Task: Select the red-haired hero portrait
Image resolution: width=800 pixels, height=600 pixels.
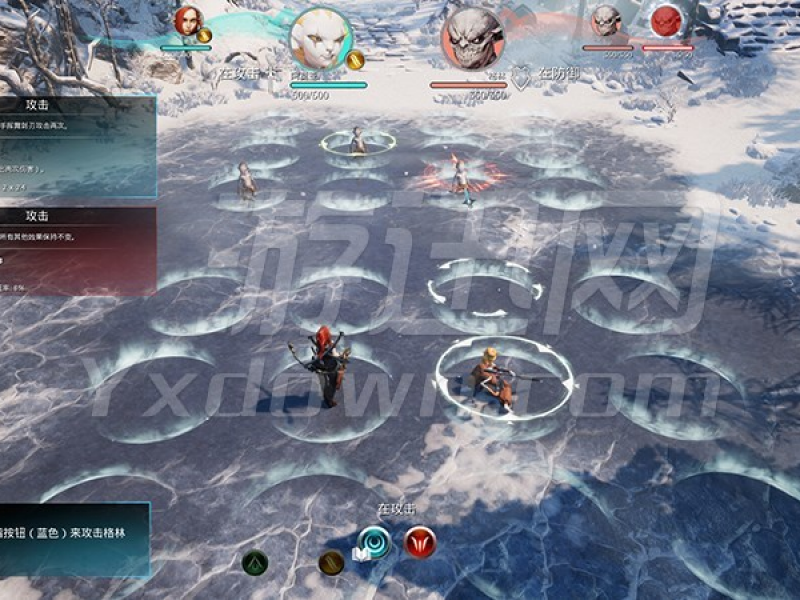Action: click(187, 21)
